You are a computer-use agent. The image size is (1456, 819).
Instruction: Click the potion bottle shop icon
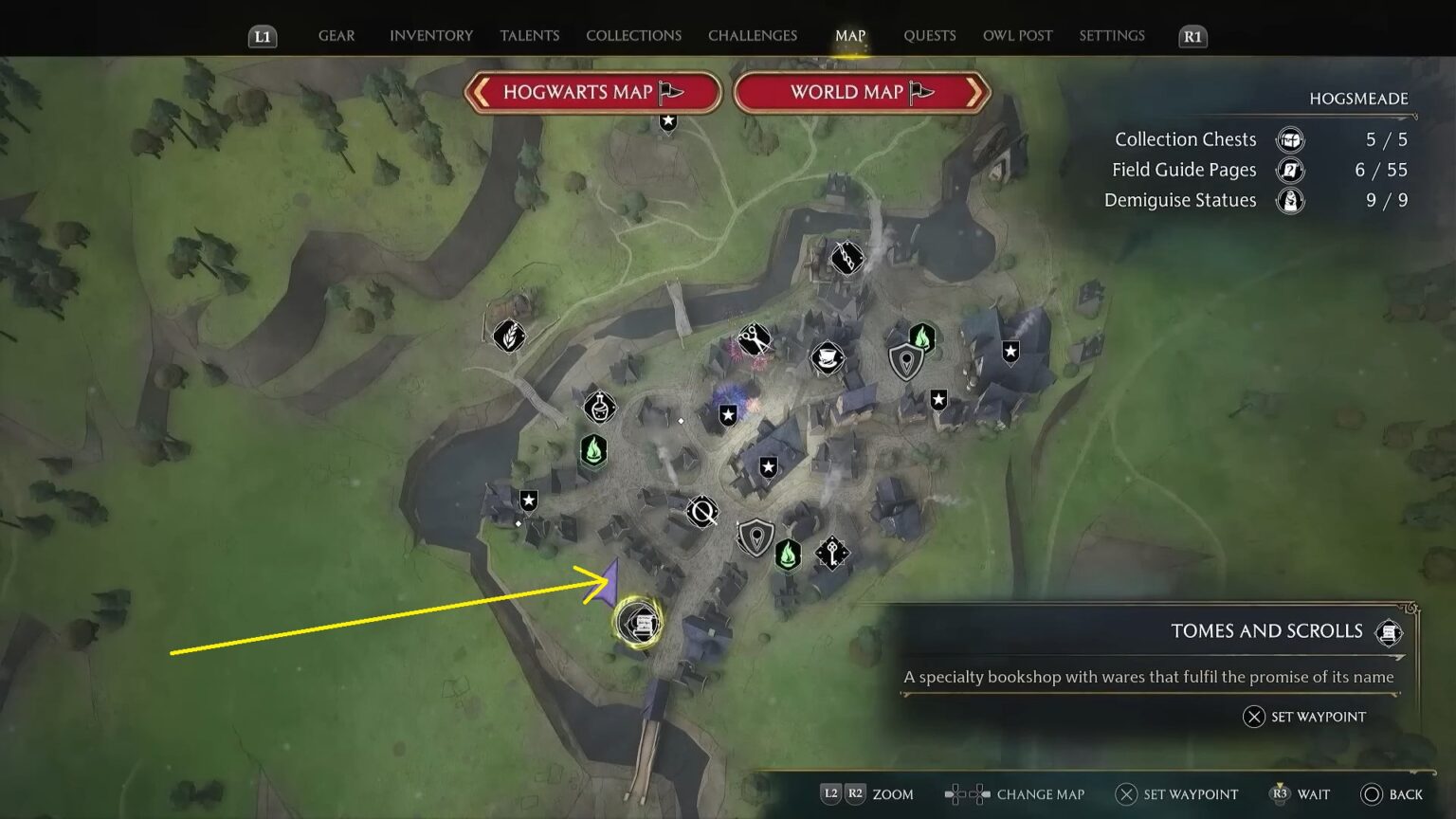click(598, 408)
